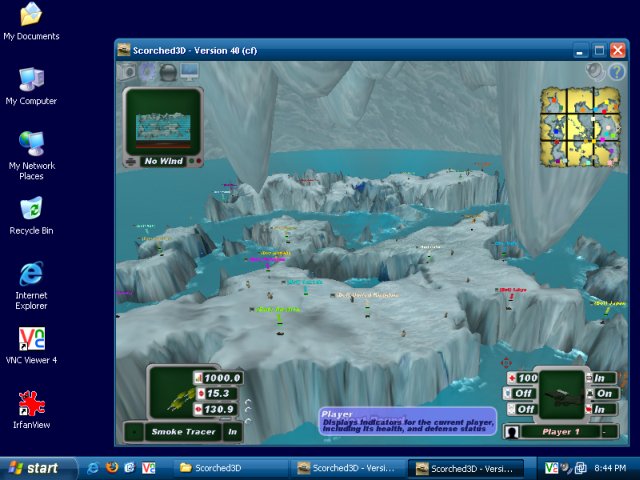Open the overhead minimap
The width and height of the screenshot is (640, 480).
pos(580,127)
